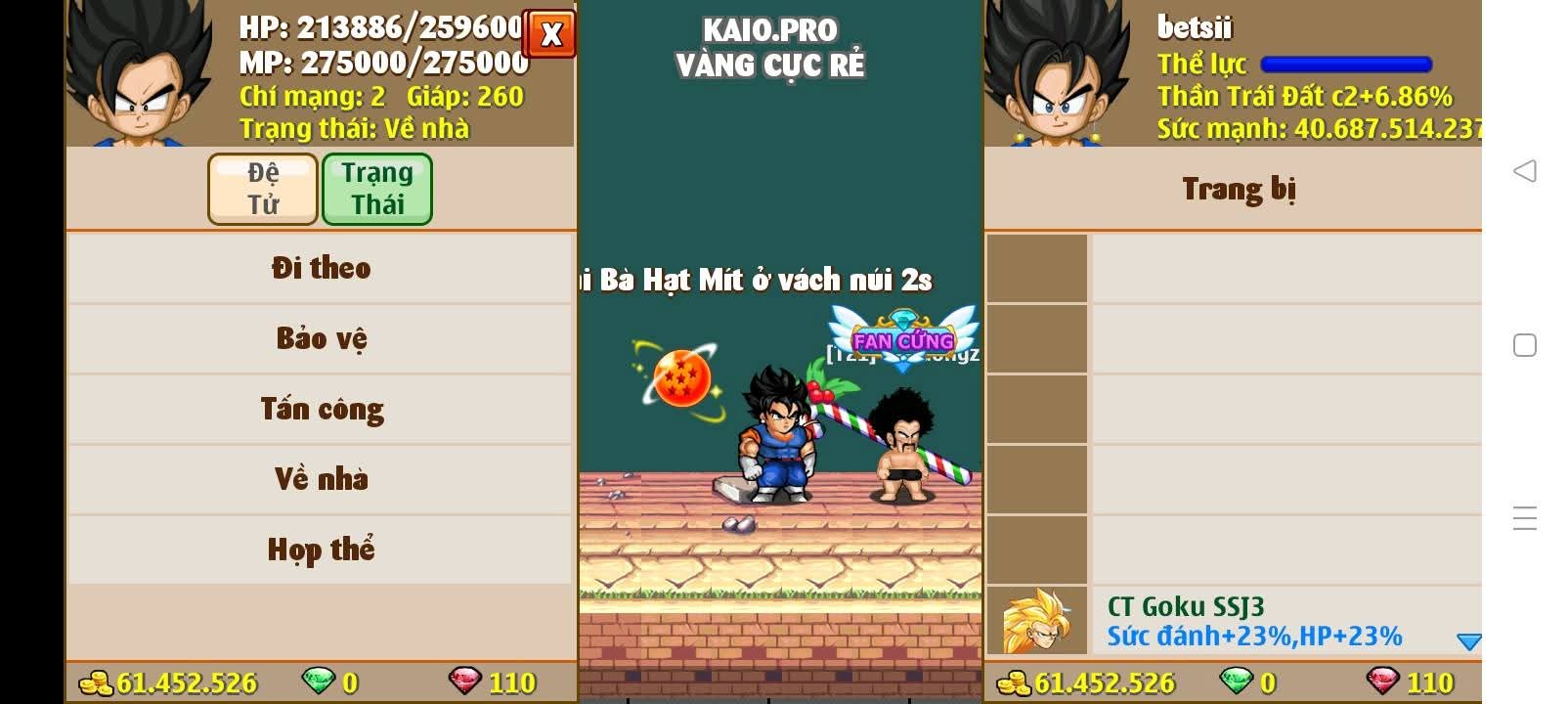
Task: Tap the Android back navigation button
Action: [x=1524, y=171]
